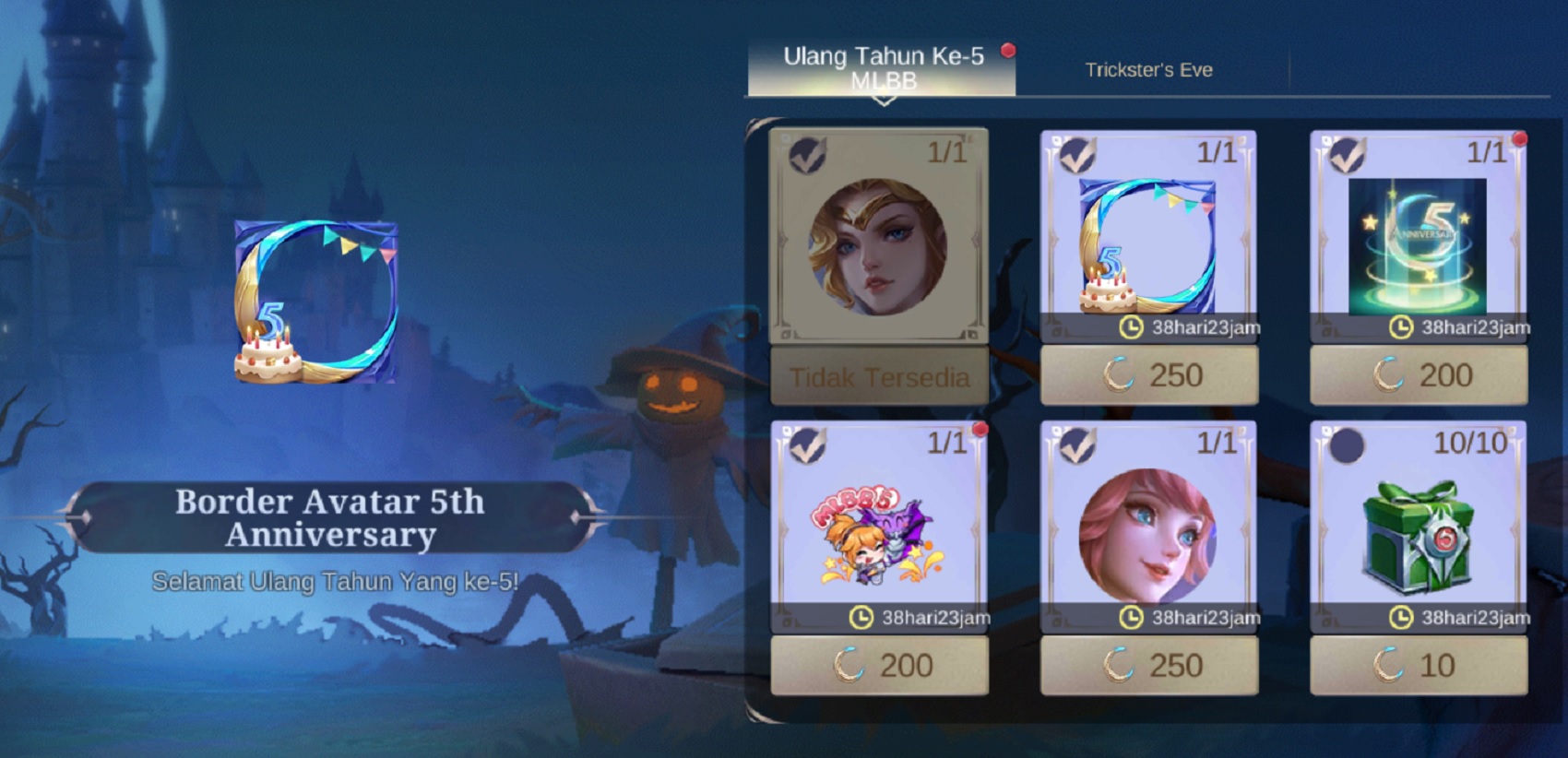Switch to the Trickster's Eve tab
Image resolution: width=1568 pixels, height=758 pixels.
[x=1147, y=68]
